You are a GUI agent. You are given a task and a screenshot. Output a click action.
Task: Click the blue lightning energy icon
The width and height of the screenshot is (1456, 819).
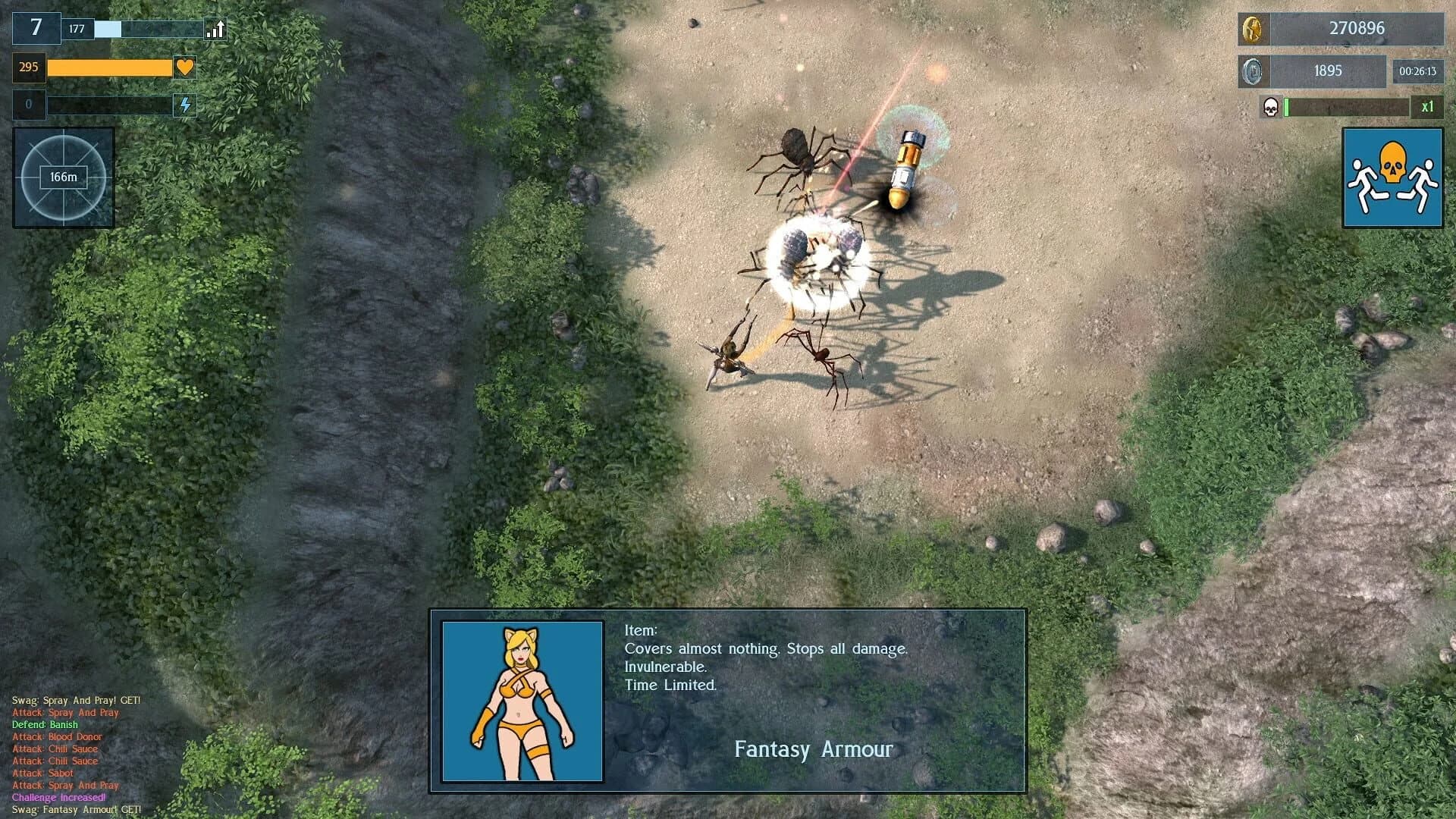(184, 105)
